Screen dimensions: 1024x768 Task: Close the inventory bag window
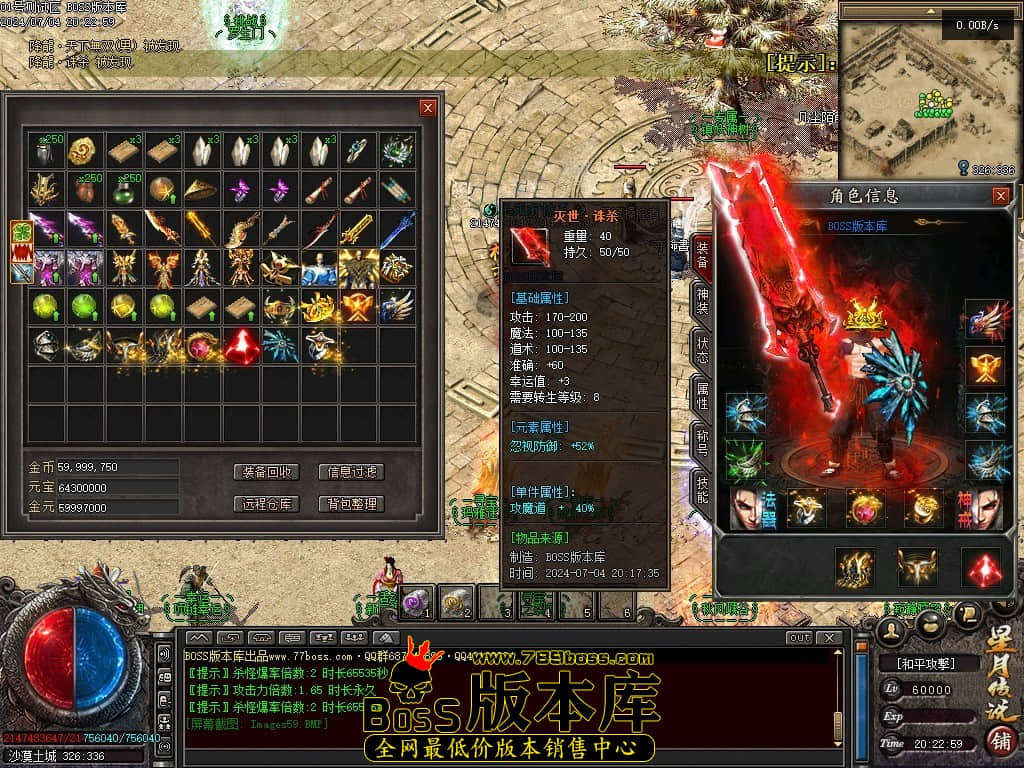(x=428, y=108)
